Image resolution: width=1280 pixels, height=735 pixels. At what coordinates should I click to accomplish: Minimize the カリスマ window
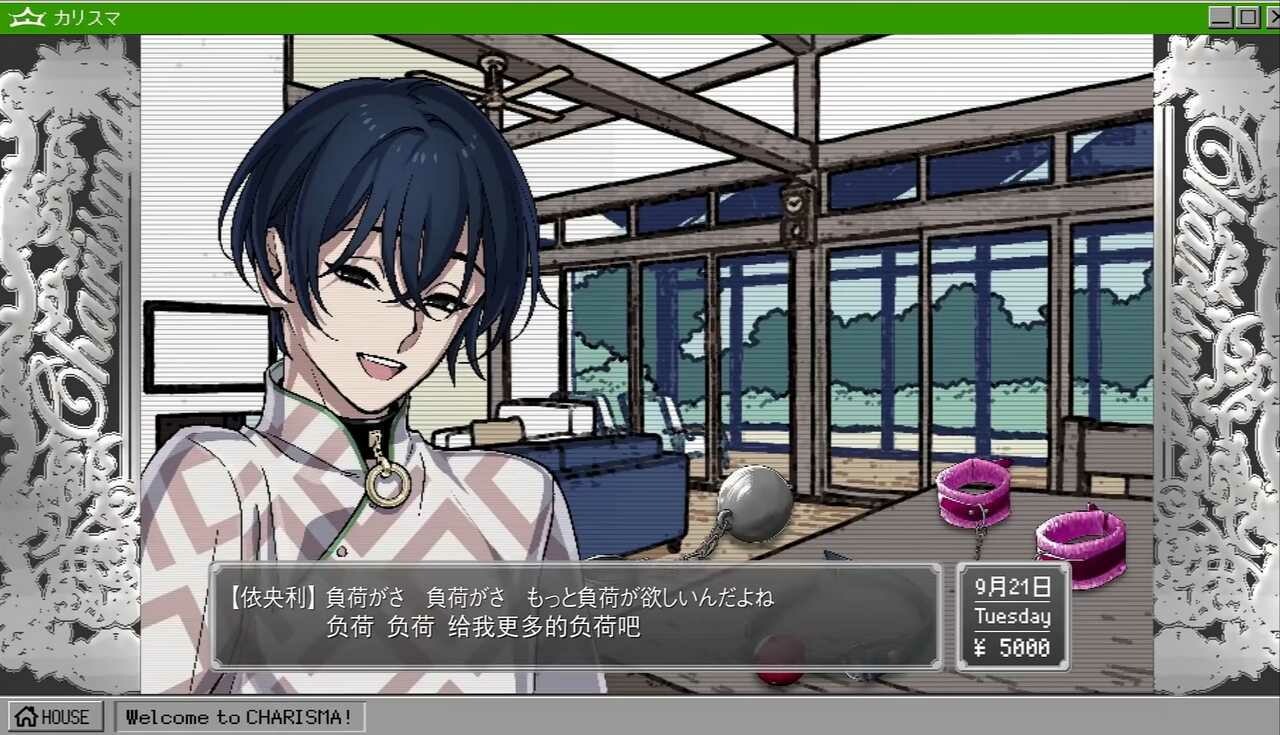pyautogui.click(x=1220, y=17)
